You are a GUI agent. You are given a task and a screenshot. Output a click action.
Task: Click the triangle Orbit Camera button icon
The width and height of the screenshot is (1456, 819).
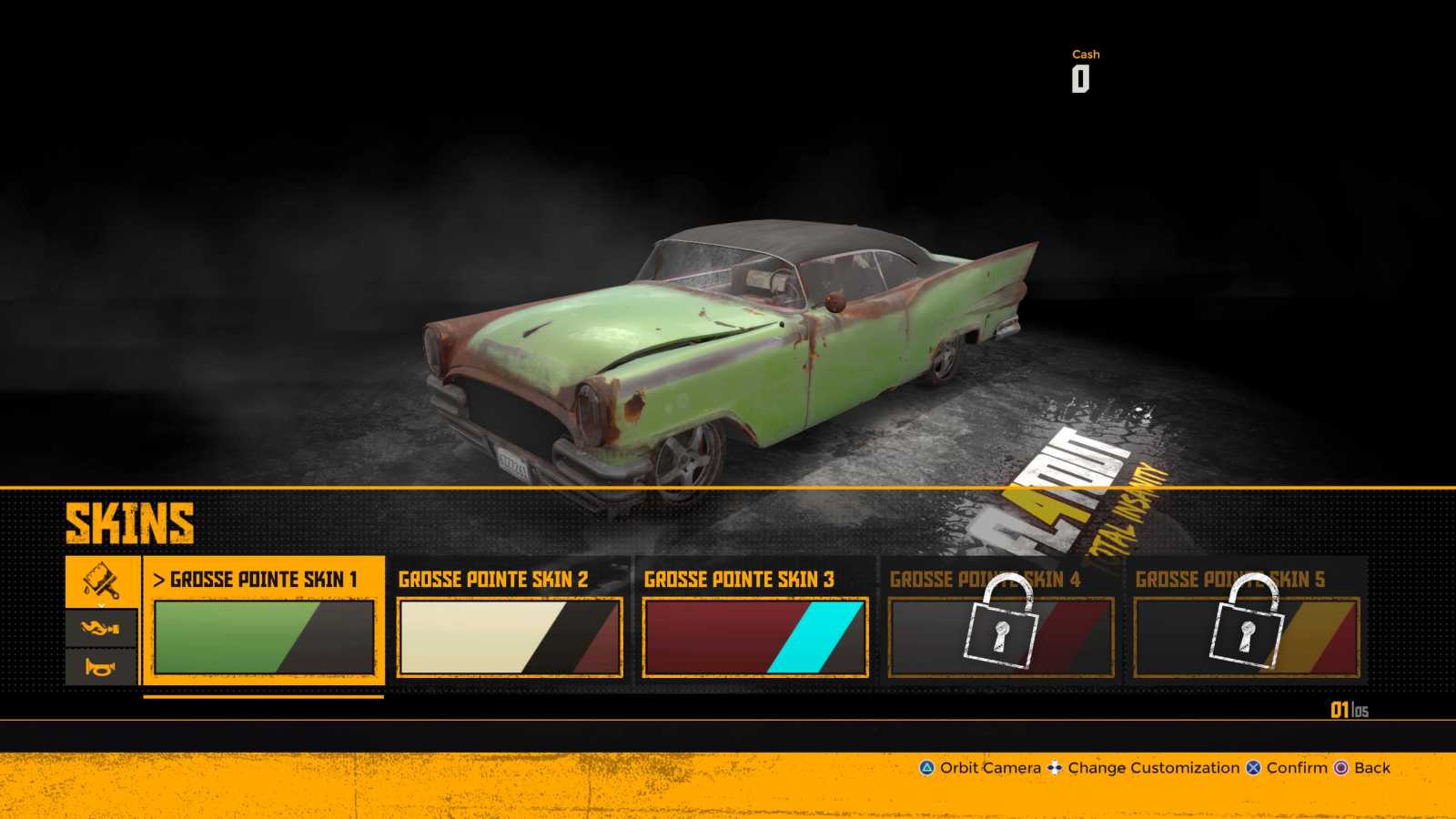[x=925, y=768]
